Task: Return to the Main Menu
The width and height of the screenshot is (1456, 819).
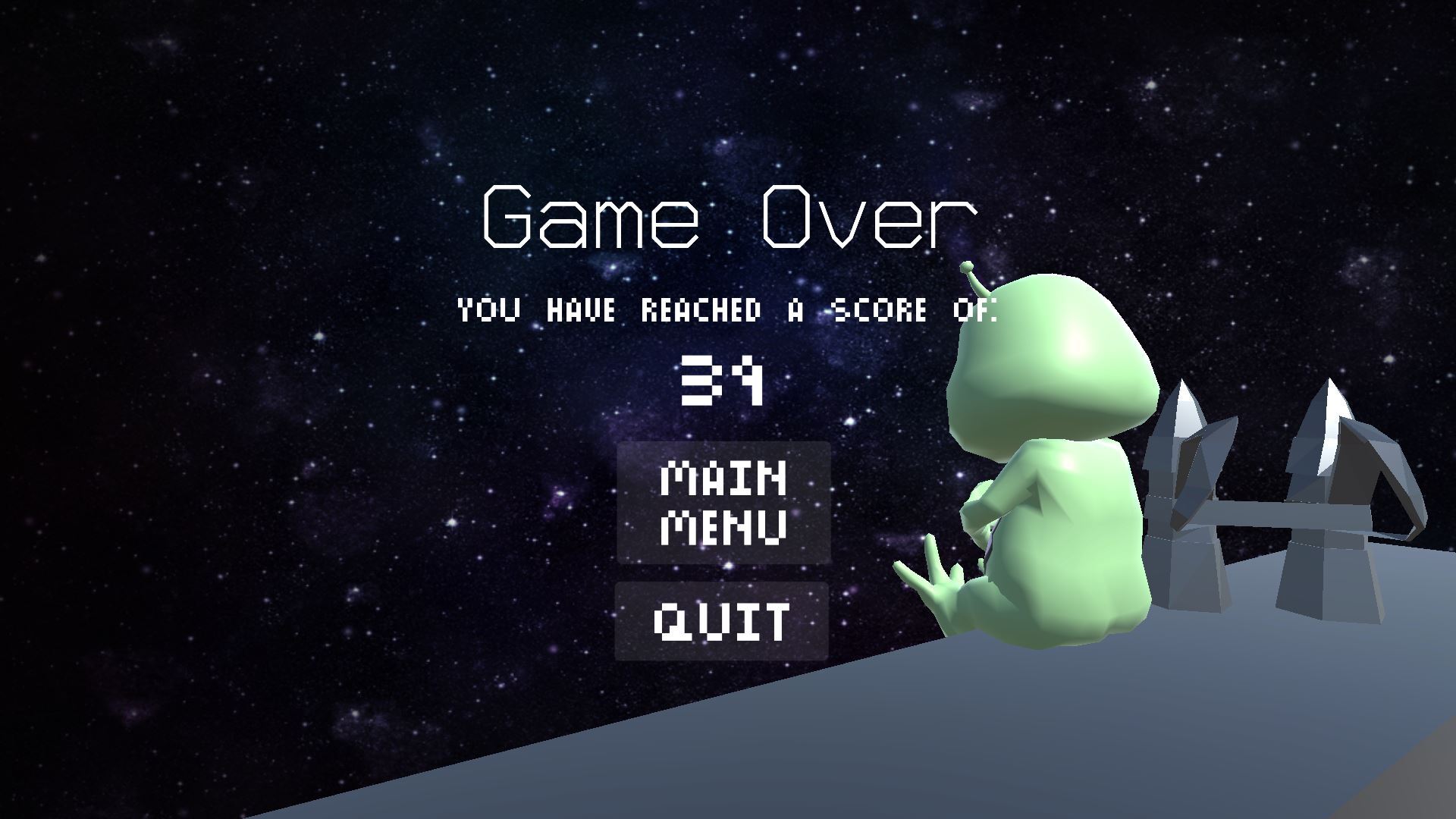Action: tap(723, 503)
